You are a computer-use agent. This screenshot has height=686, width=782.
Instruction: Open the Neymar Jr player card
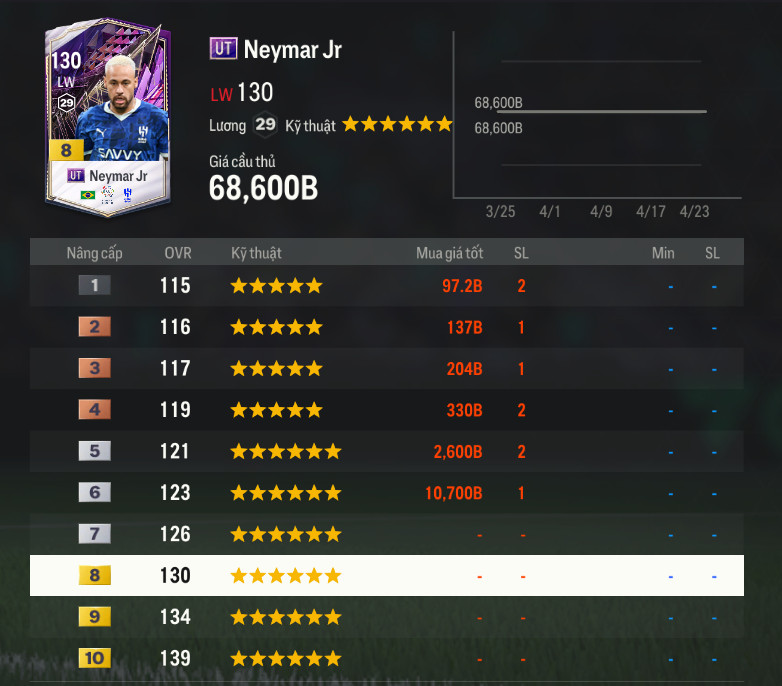click(x=108, y=118)
